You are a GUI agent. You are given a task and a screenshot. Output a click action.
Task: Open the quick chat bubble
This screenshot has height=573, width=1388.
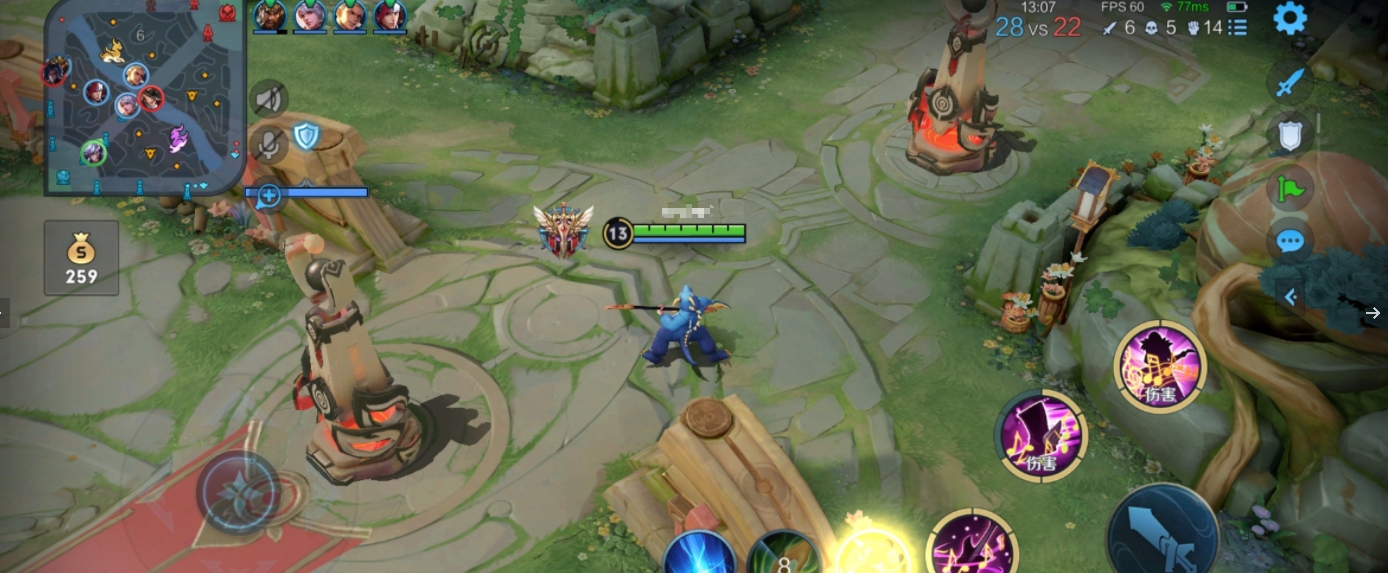(1290, 241)
